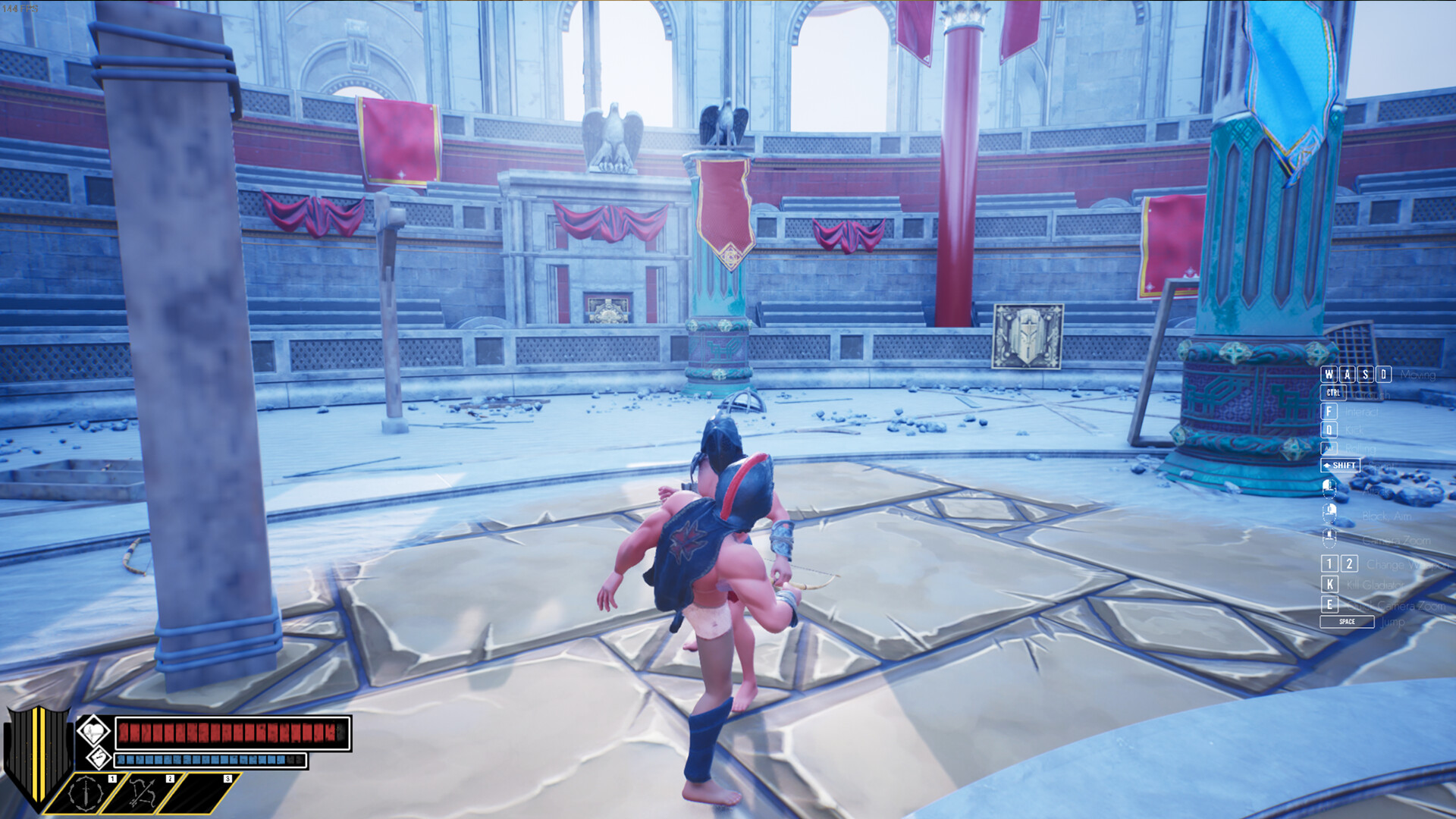Viewport: 1456px width, 819px height.
Task: Click the right mouse Block, Aim icon
Action: pos(1329,513)
